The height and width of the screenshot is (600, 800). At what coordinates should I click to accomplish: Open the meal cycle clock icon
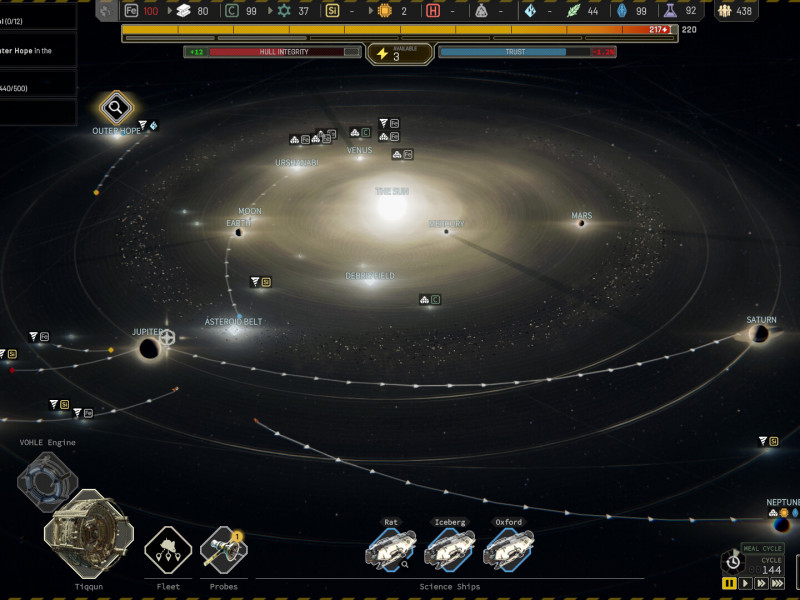tap(732, 562)
